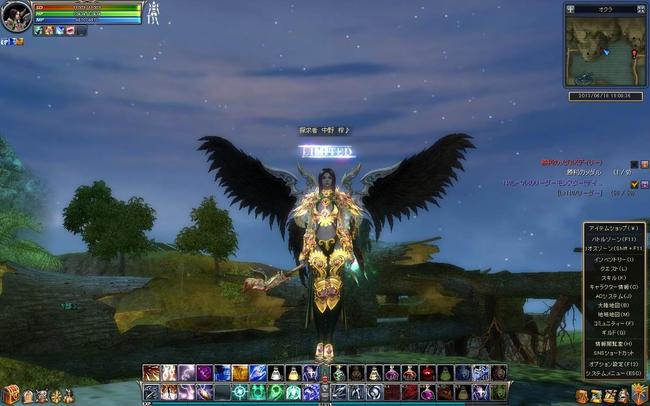
Task: Open ギルド (G) guild entry
Action: point(611,333)
